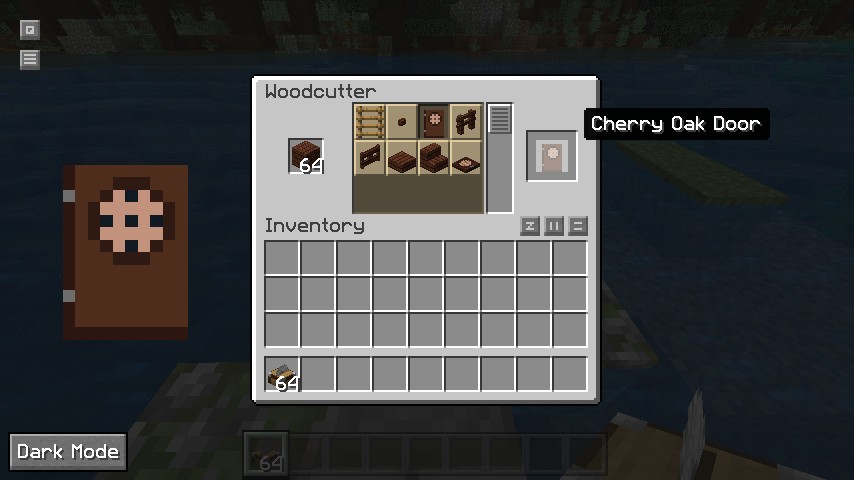The height and width of the screenshot is (480, 854).
Task: Click the inventory button with horizontal bars
Action: 578,226
